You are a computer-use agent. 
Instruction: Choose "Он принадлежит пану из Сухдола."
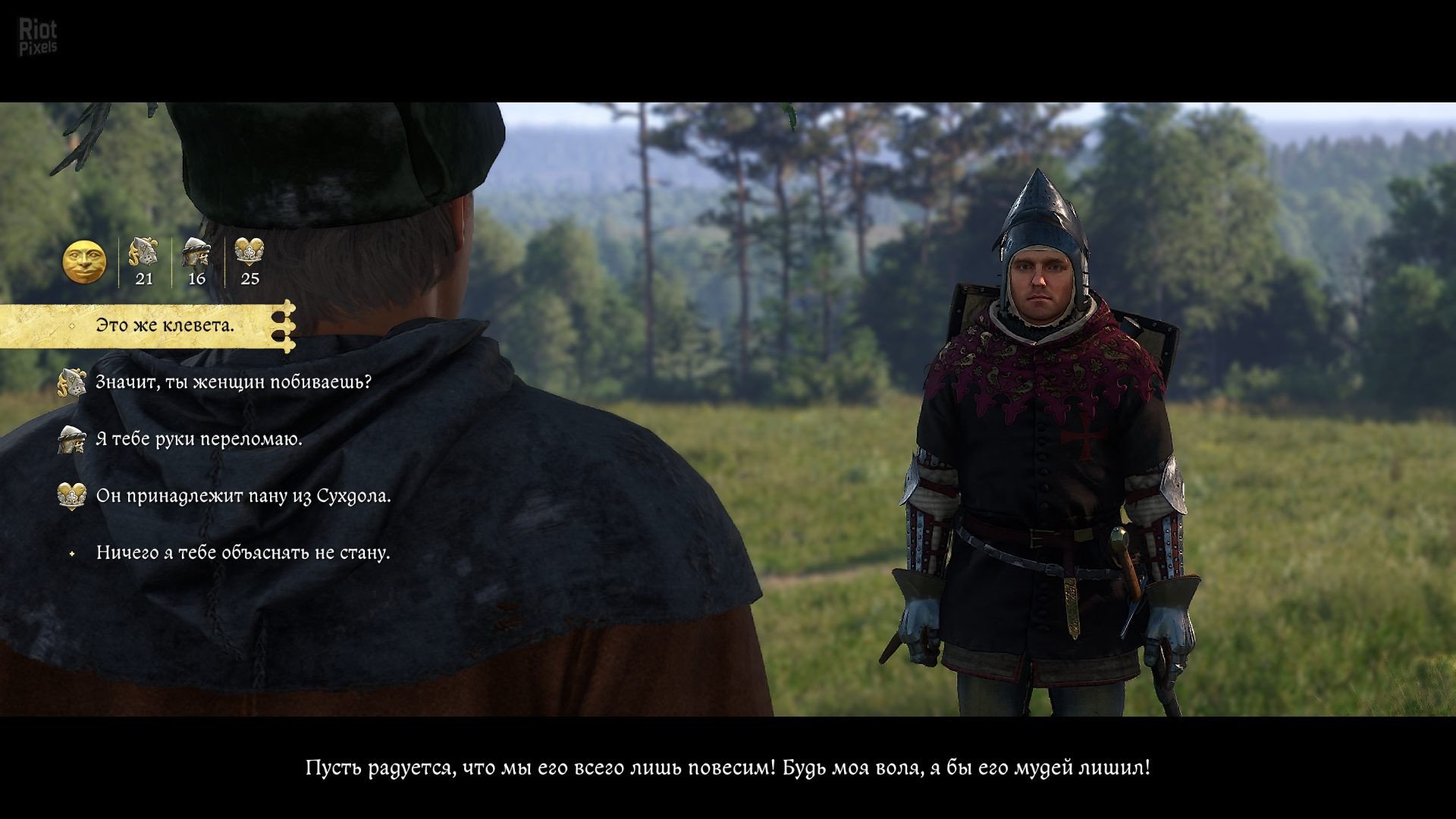click(x=243, y=496)
